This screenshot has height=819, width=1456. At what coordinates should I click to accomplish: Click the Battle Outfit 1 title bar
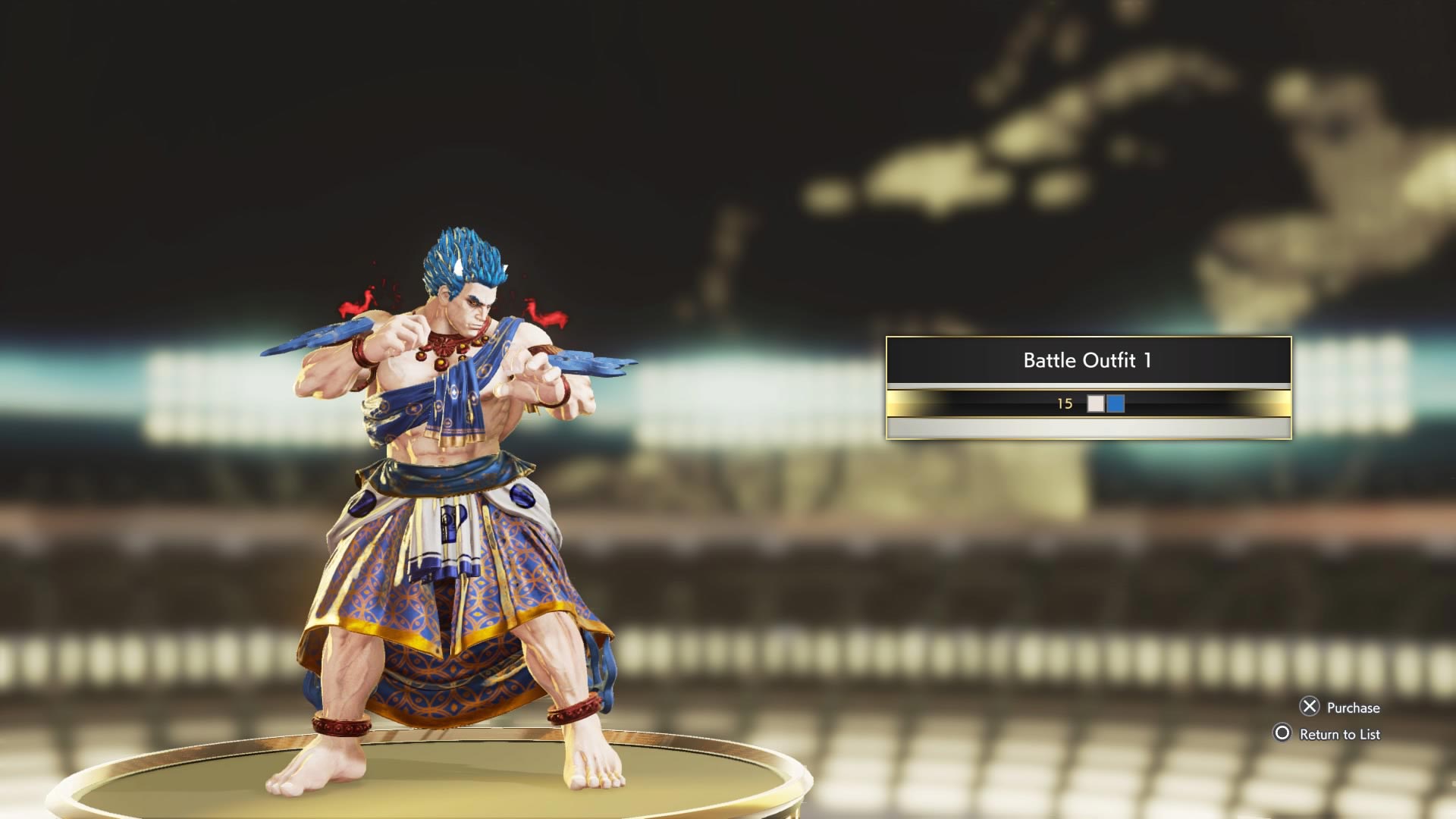(x=1086, y=362)
